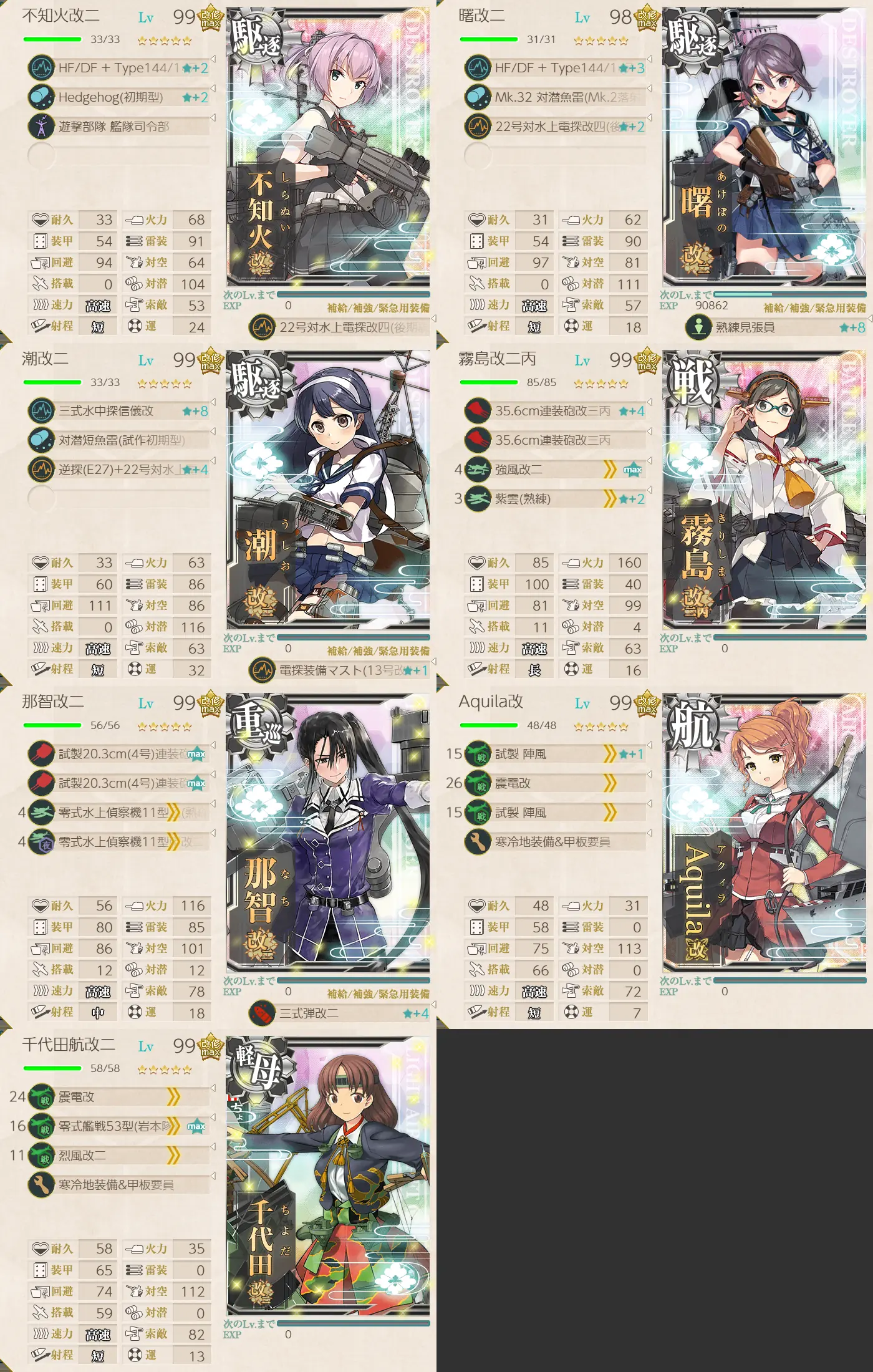Screen dimensions: 873x1372
Task: Open the 遊撃部隊 艦隊司令部 equipment icon
Action: (x=41, y=125)
